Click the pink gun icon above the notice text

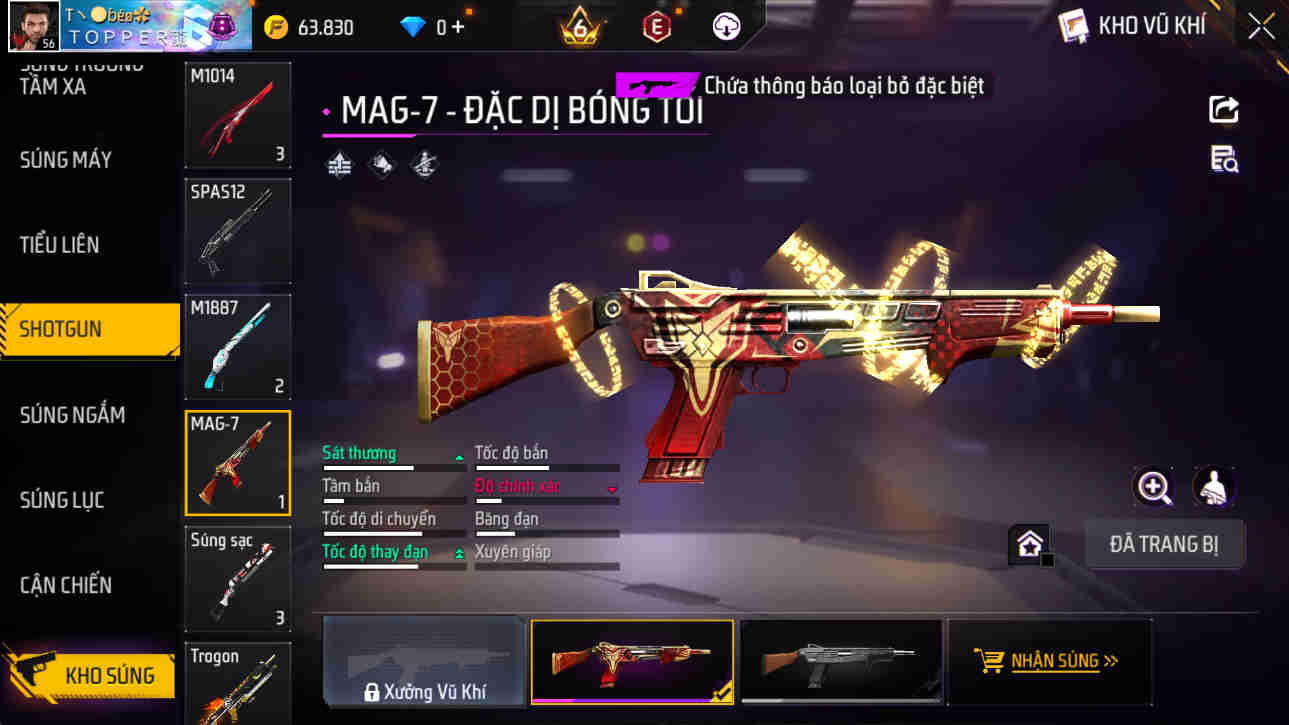pyautogui.click(x=655, y=87)
